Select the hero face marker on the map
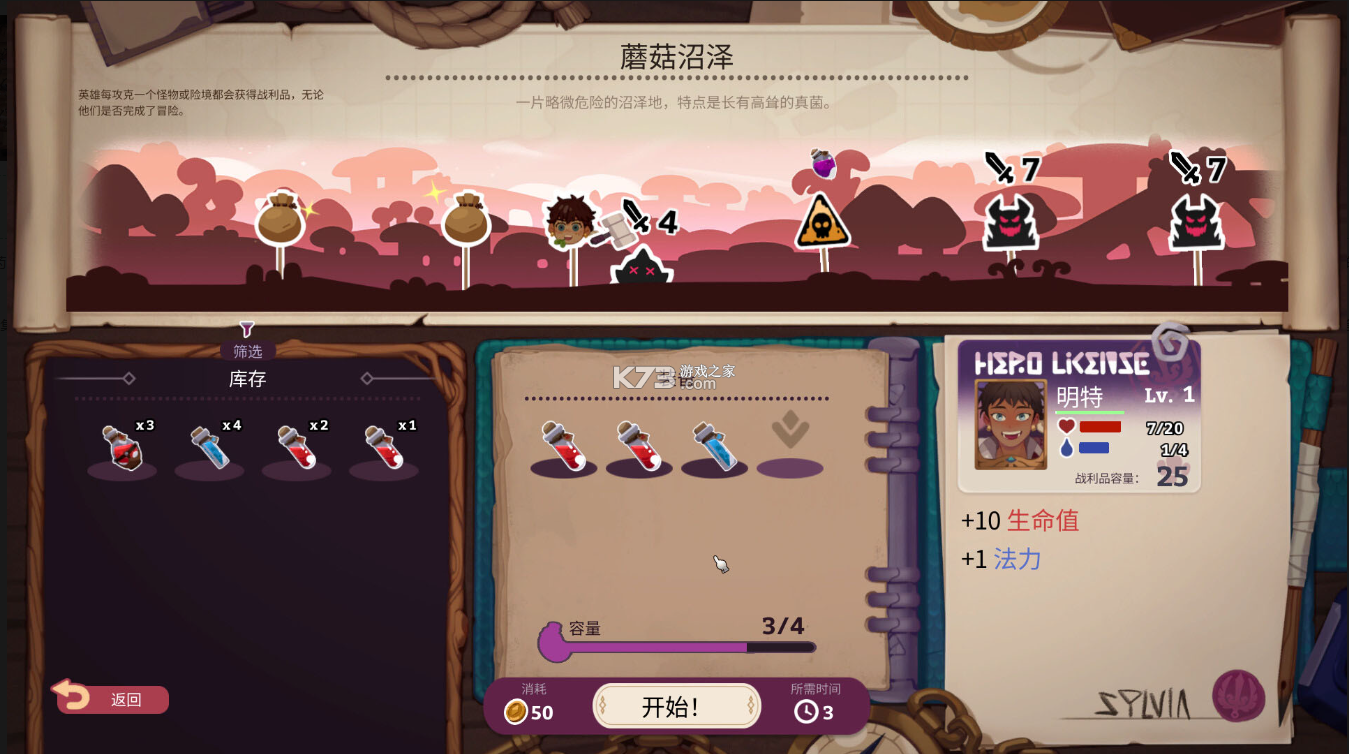This screenshot has width=1349, height=754. click(568, 220)
